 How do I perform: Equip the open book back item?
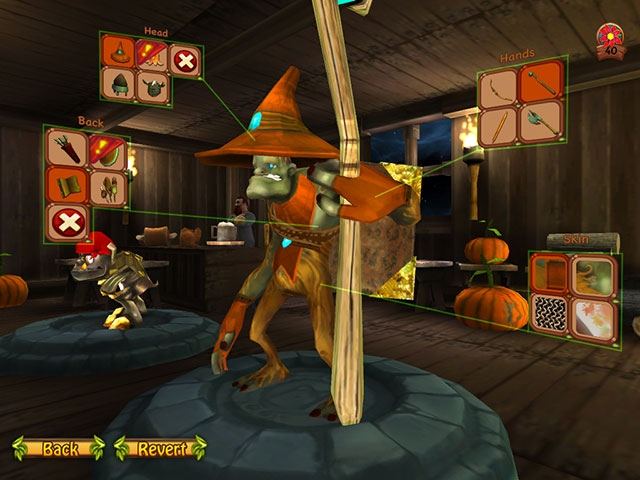coord(66,186)
